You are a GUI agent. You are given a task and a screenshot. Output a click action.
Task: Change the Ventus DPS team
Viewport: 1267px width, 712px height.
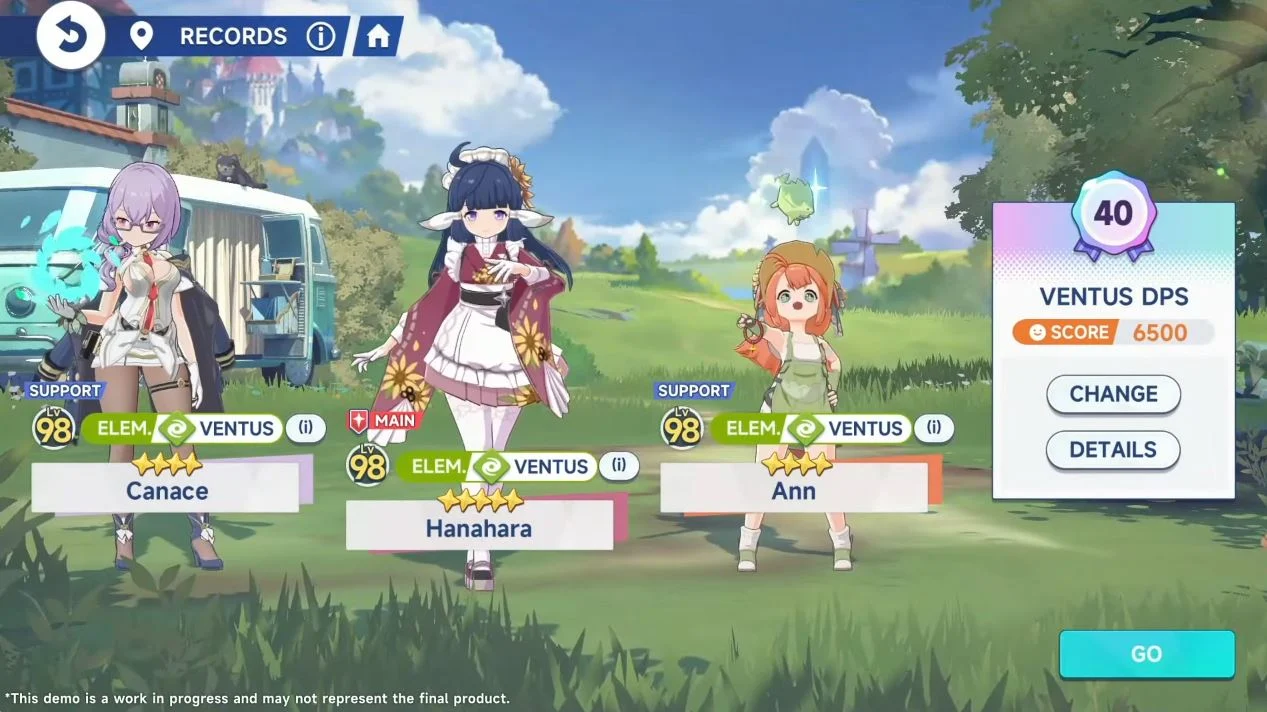[x=1113, y=394]
